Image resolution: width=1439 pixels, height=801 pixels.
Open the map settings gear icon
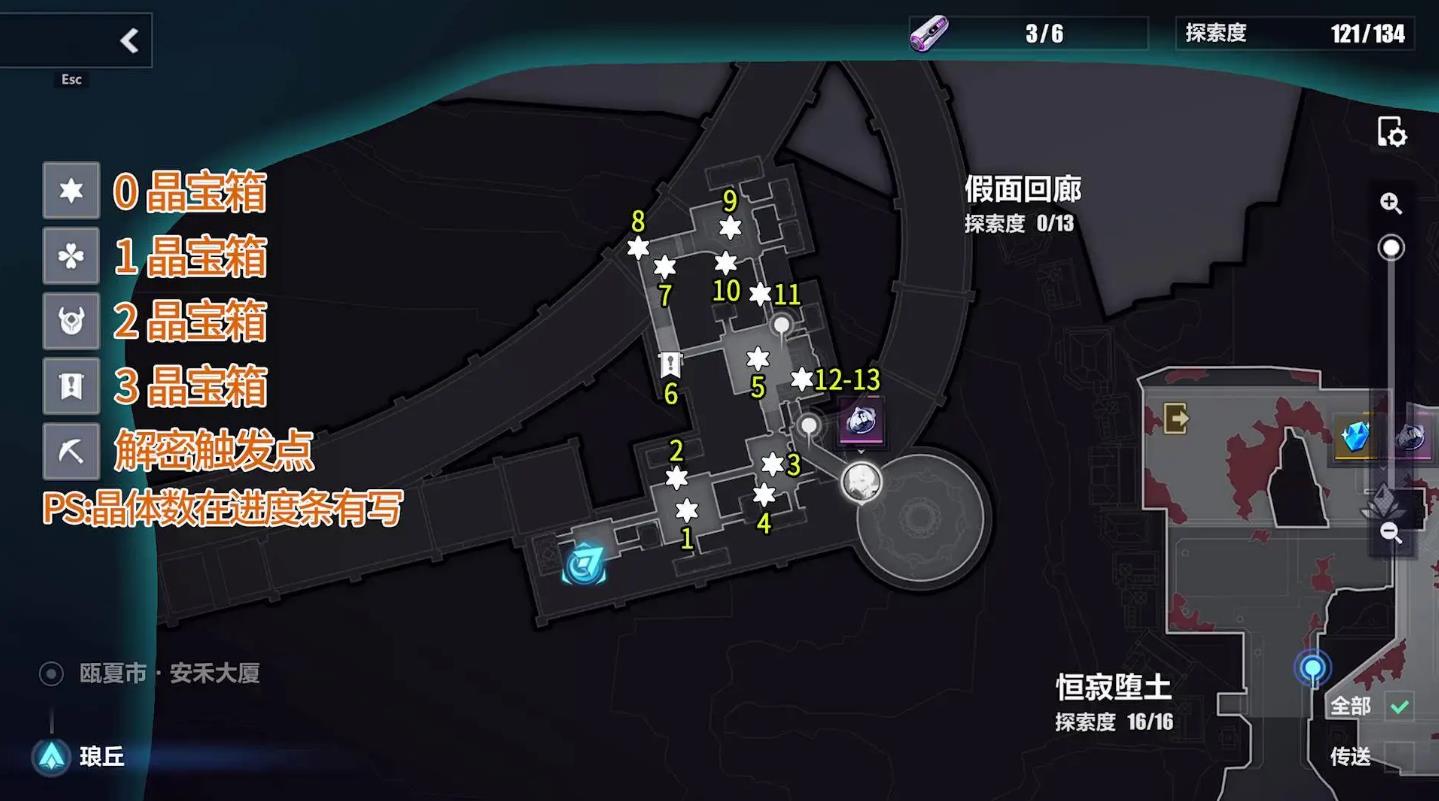1394,131
